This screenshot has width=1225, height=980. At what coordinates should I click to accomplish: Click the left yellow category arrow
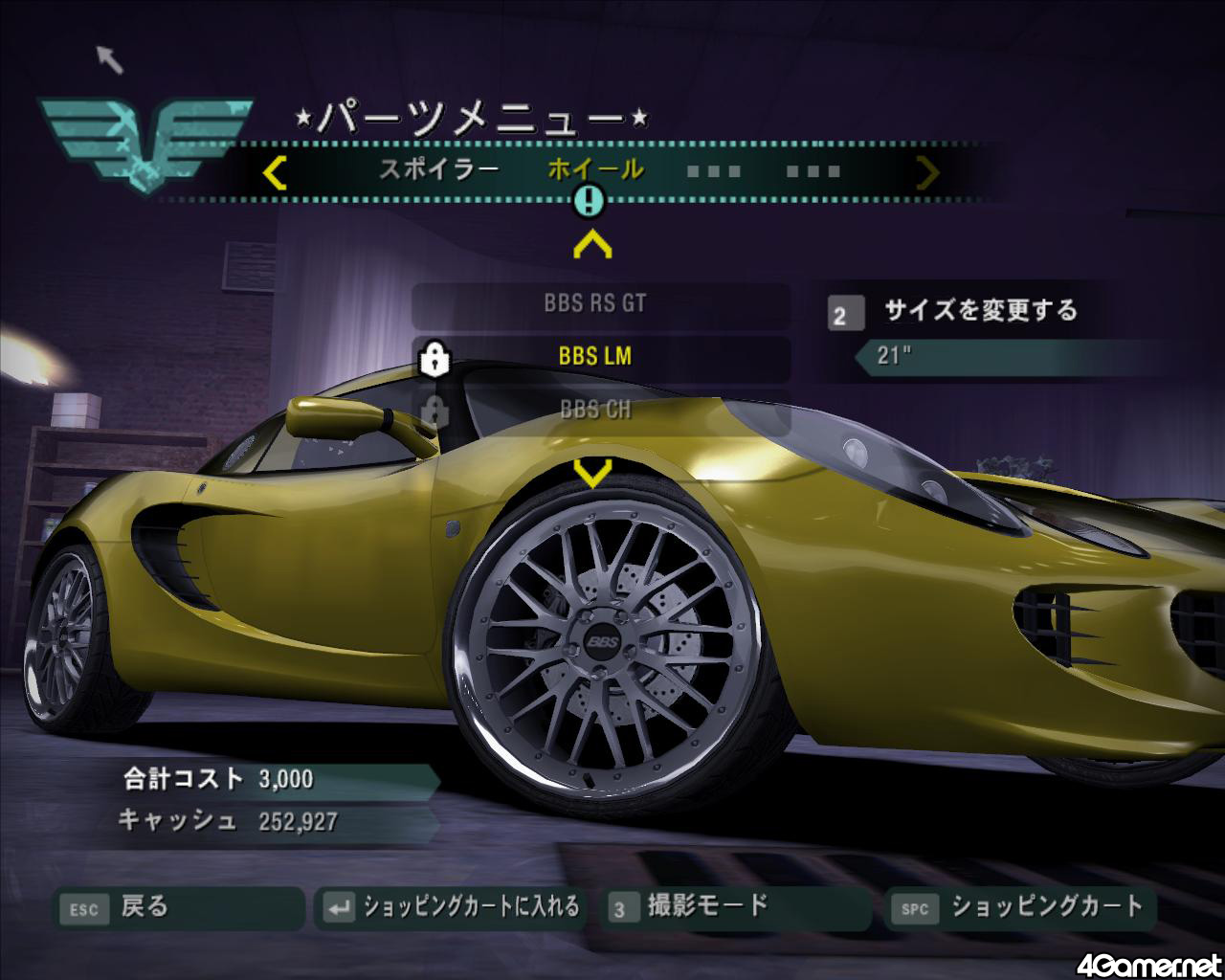click(275, 172)
